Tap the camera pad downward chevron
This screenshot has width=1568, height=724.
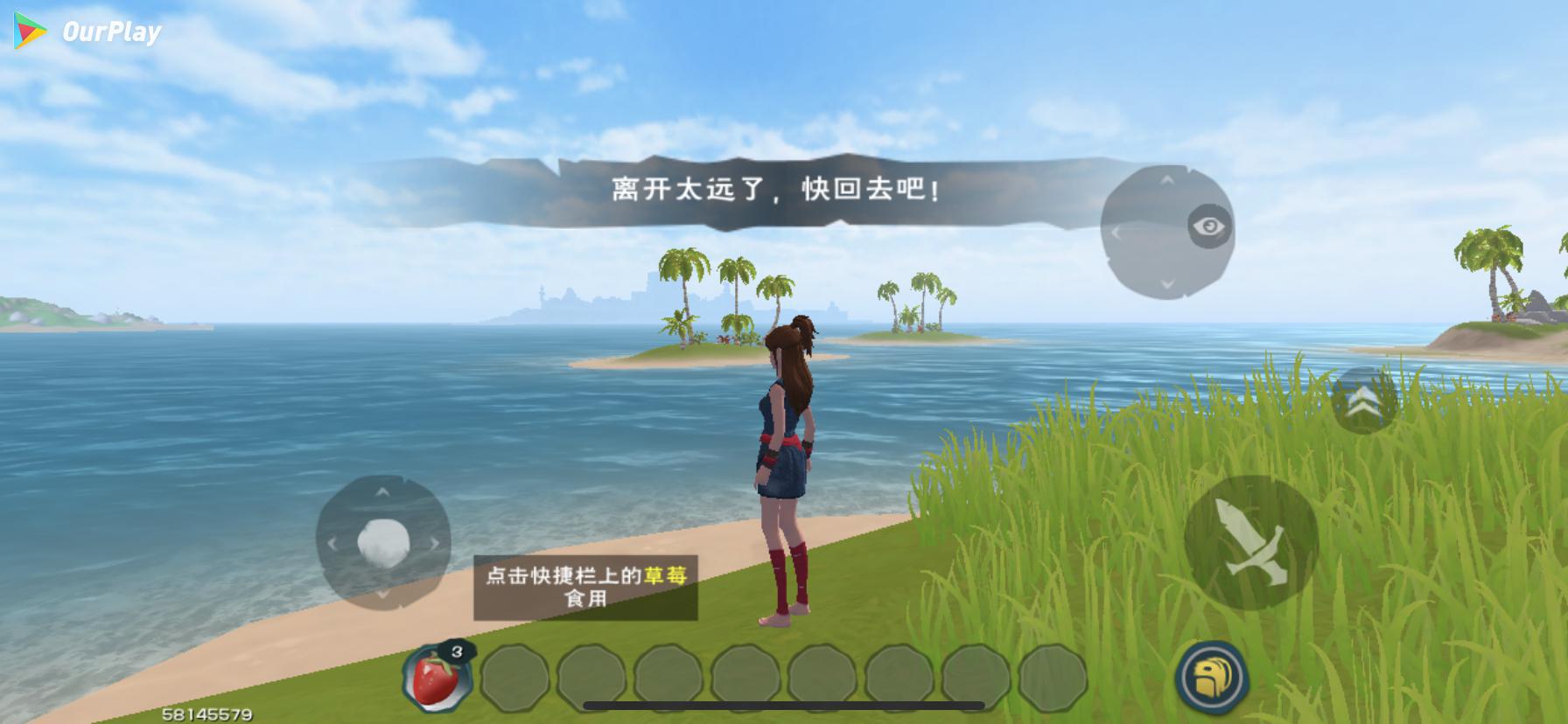(1168, 283)
